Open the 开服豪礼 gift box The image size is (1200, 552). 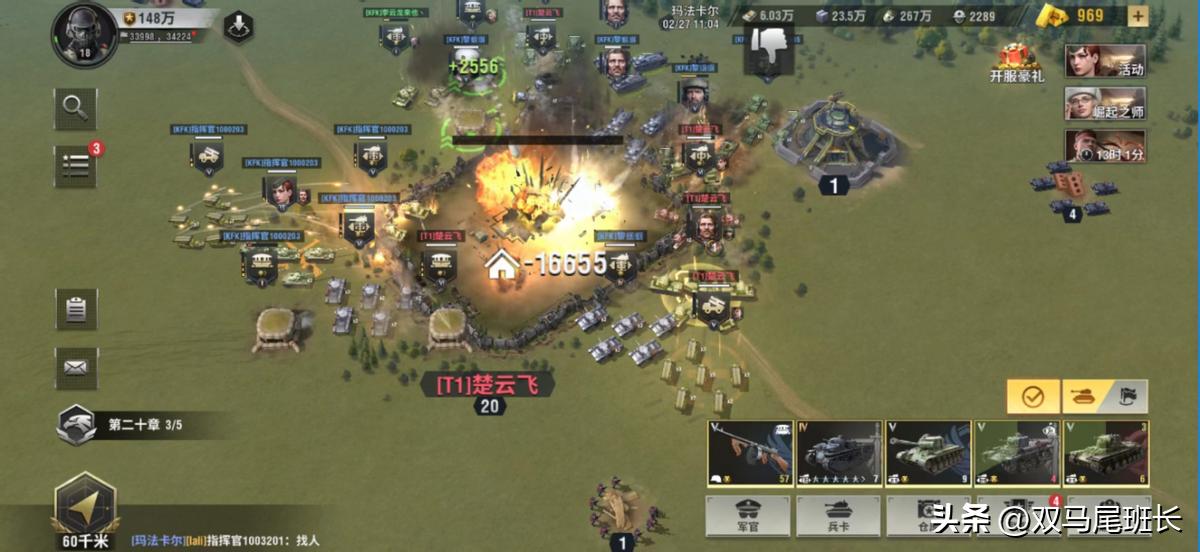pos(1017,62)
